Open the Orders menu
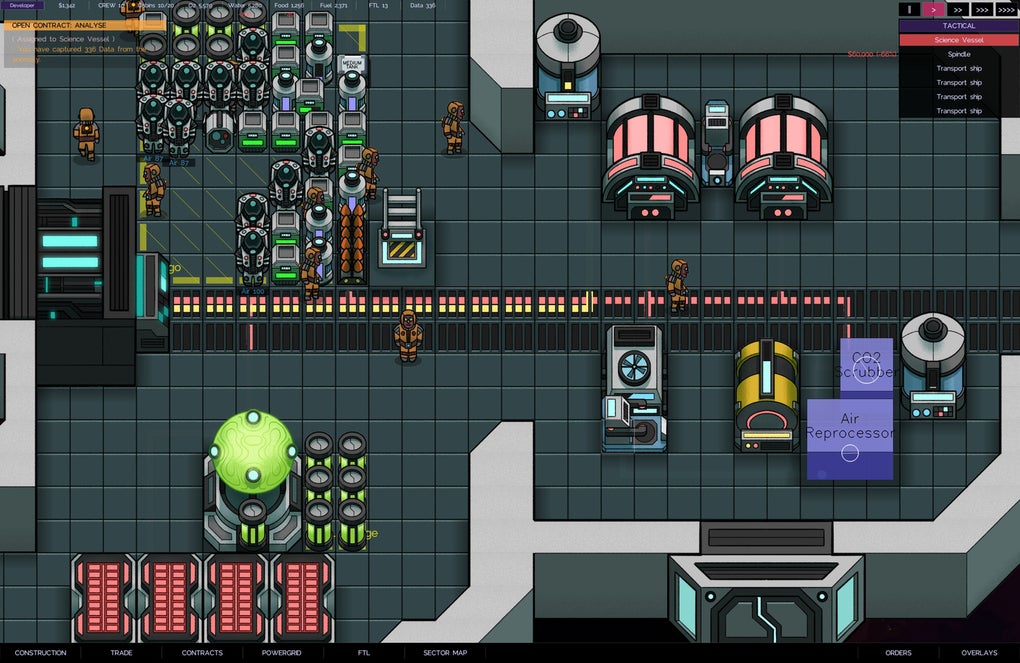 [898, 653]
